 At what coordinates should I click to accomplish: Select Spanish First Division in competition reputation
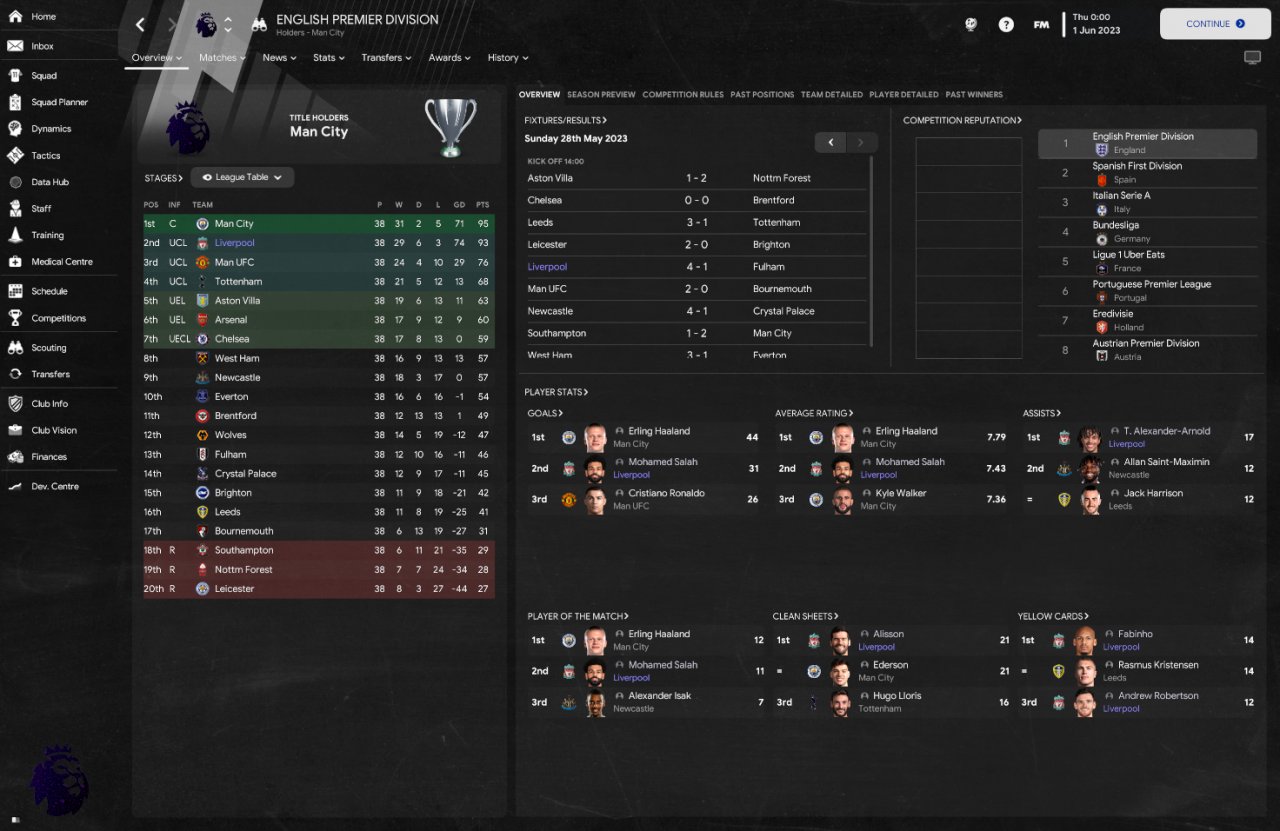click(1137, 167)
